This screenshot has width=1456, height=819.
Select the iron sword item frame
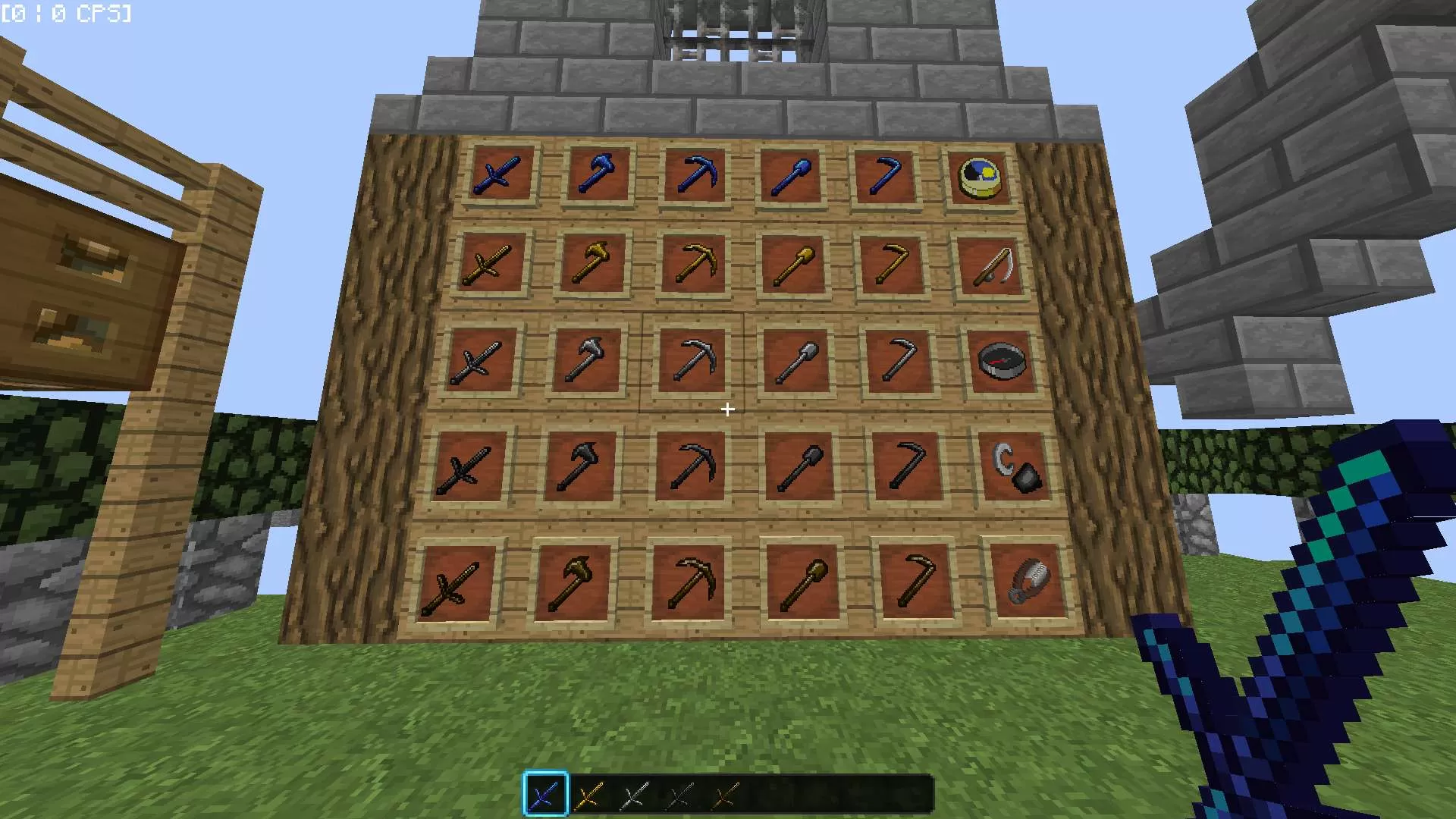pyautogui.click(x=478, y=360)
